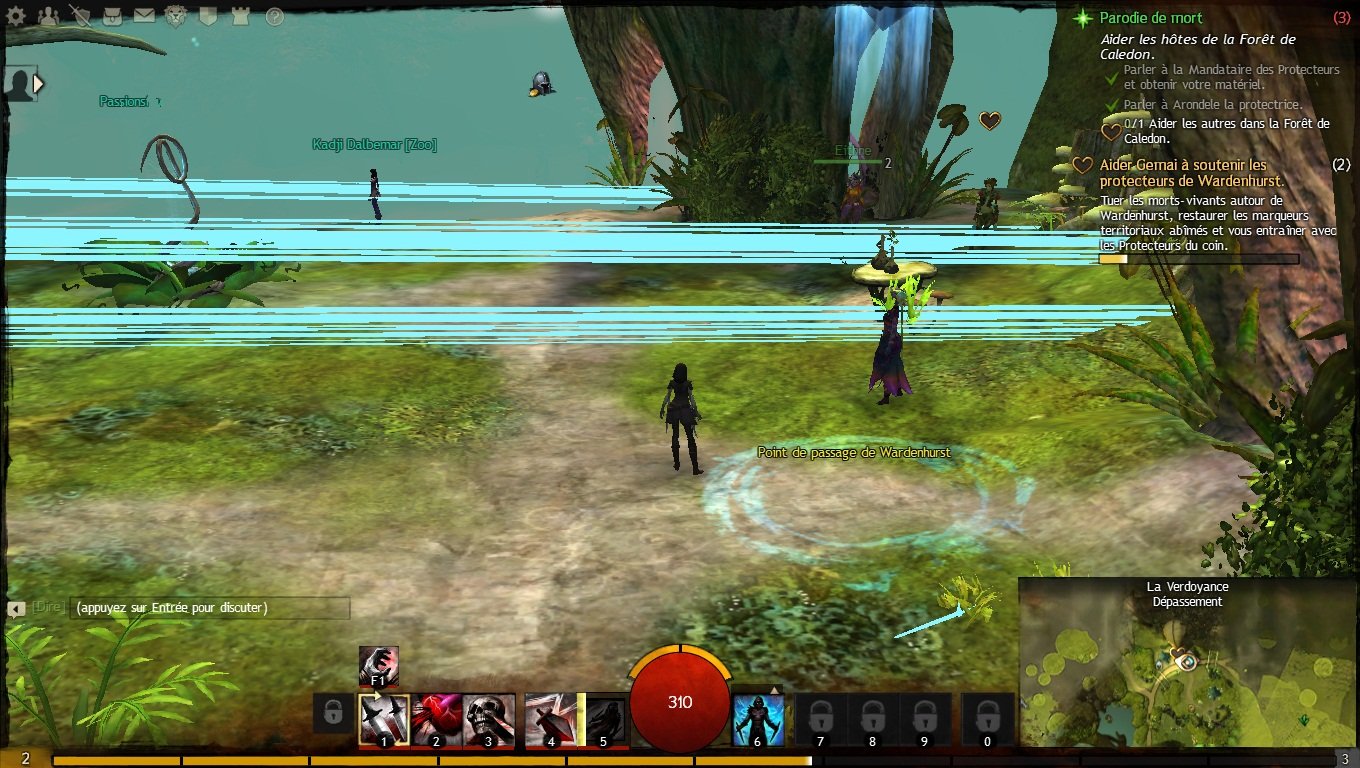Open the contacts and LFG panel

(48, 16)
